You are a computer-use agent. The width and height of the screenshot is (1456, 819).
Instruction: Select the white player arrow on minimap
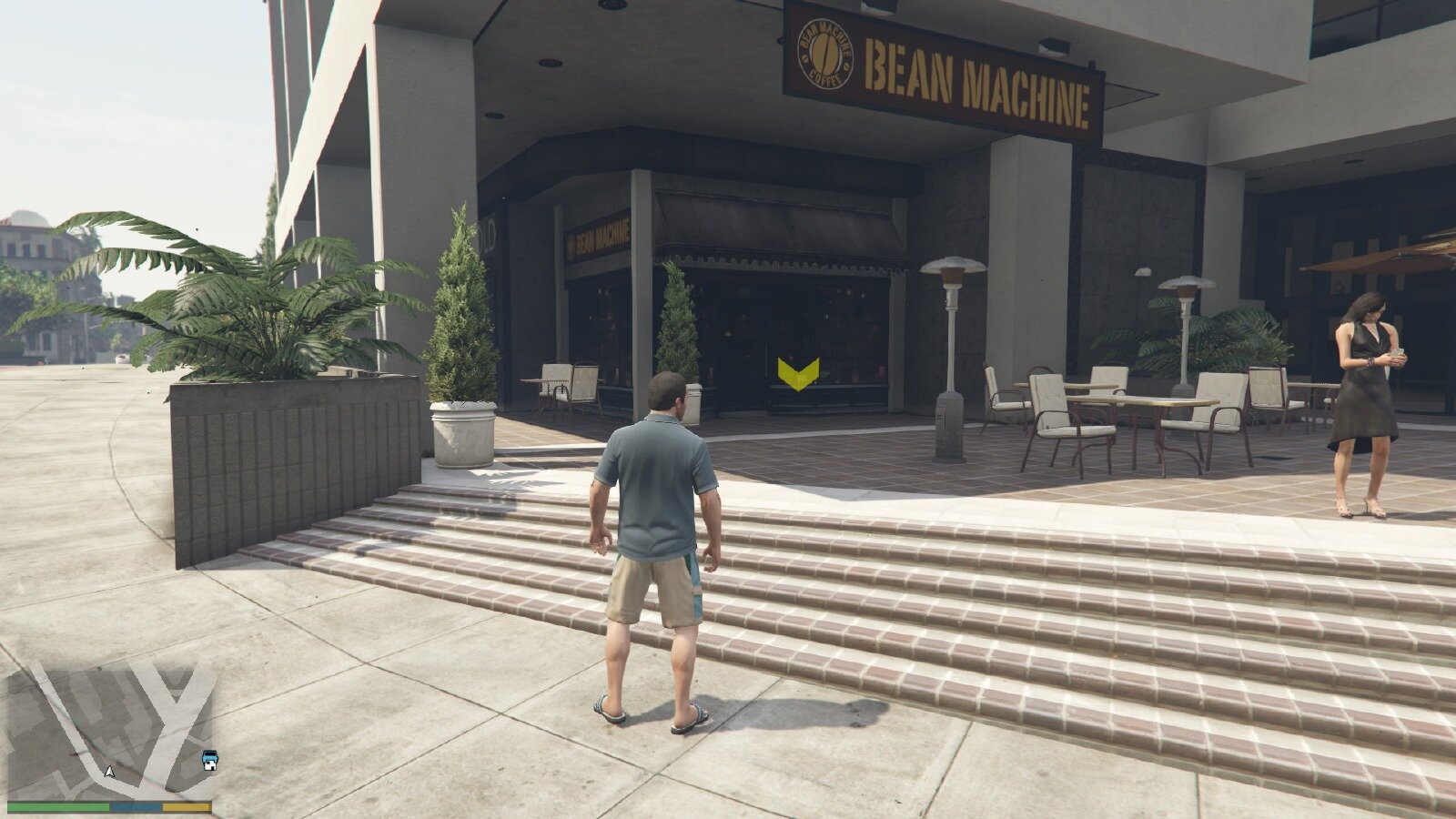[110, 772]
